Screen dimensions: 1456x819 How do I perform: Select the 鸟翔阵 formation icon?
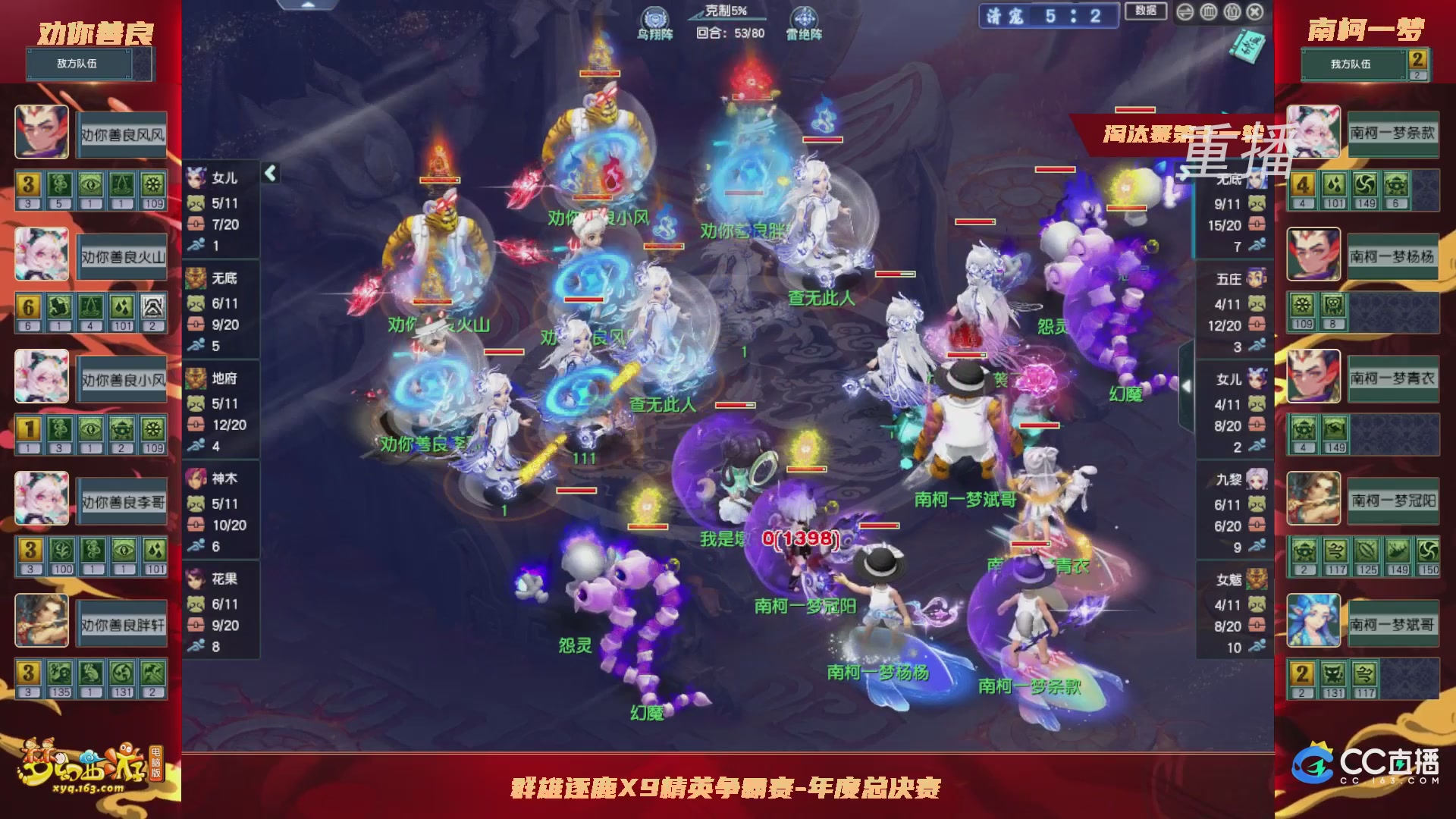pos(654,17)
